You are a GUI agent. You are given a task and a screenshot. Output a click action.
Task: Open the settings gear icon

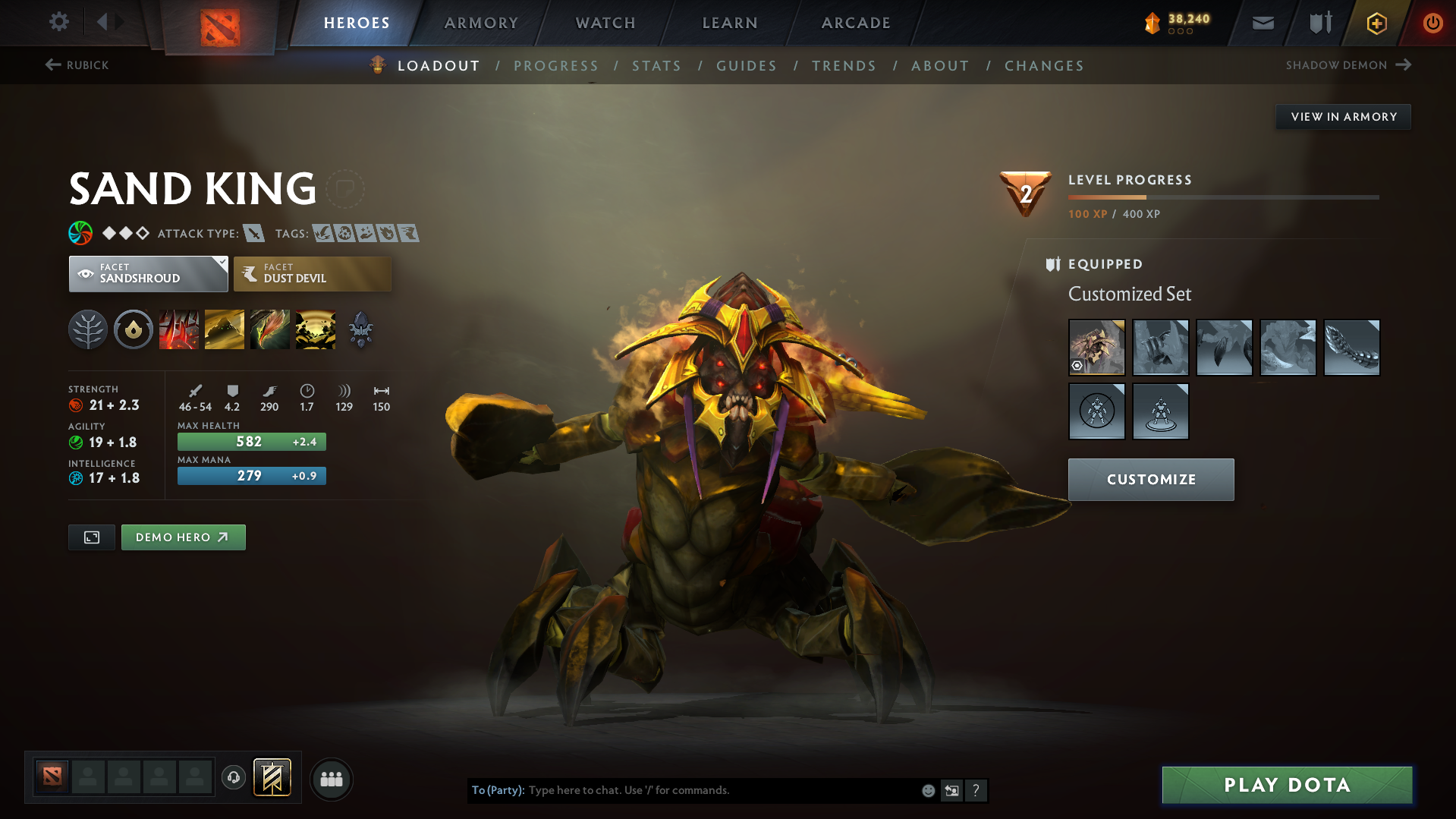tap(58, 22)
